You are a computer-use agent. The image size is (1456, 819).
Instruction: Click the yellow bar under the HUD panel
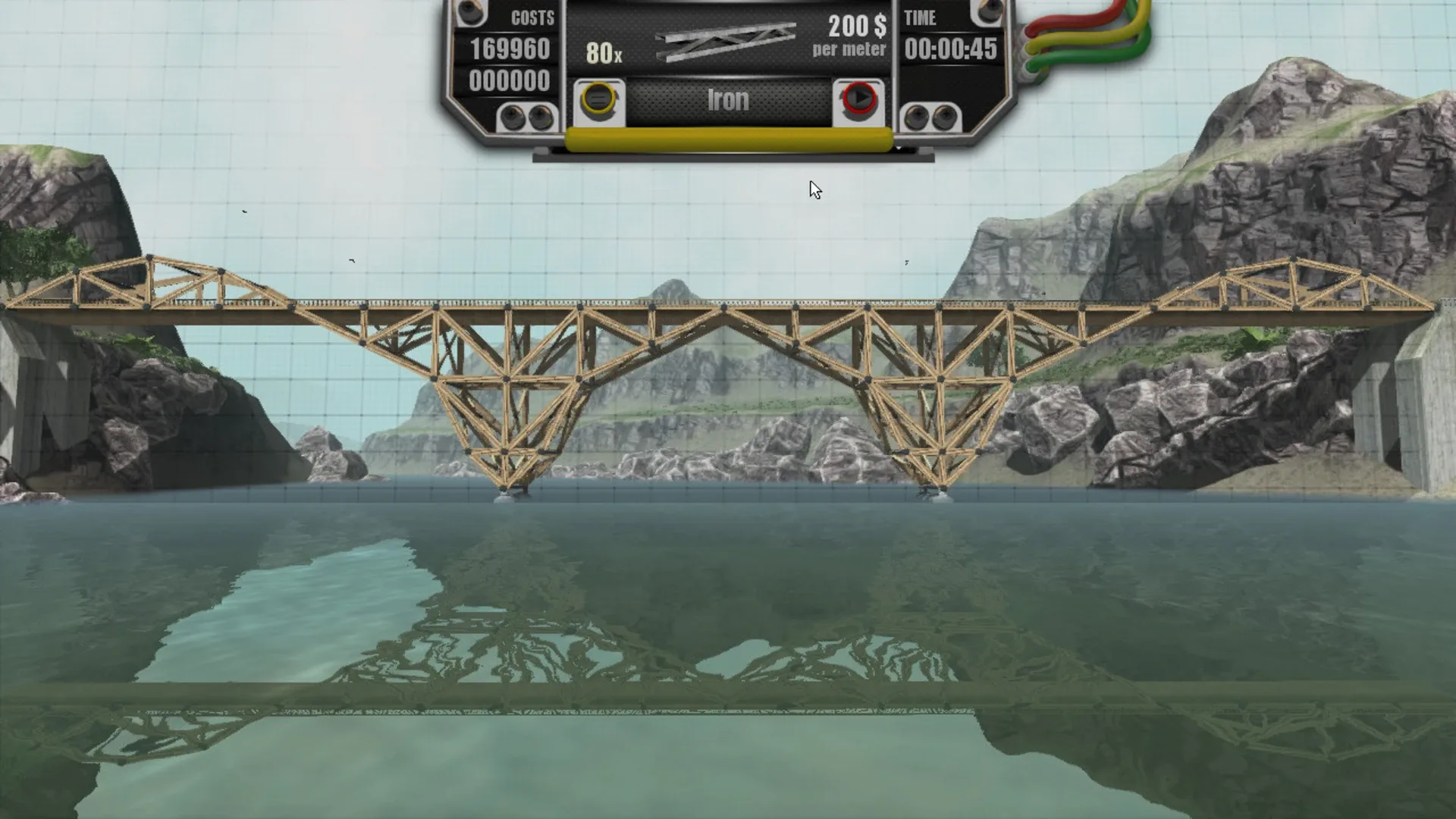click(730, 138)
